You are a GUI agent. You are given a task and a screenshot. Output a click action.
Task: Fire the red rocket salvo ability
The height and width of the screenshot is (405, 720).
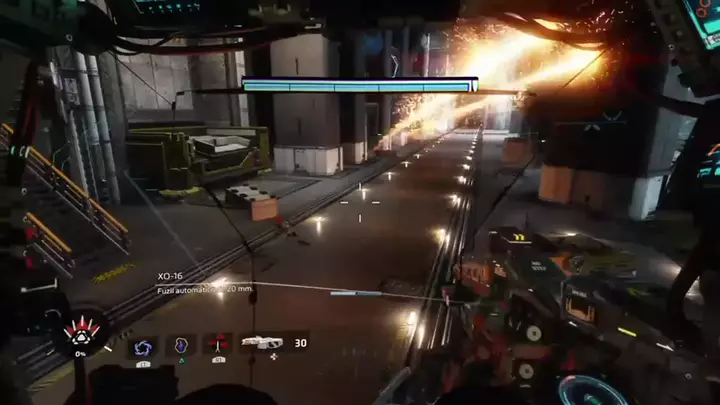218,345
